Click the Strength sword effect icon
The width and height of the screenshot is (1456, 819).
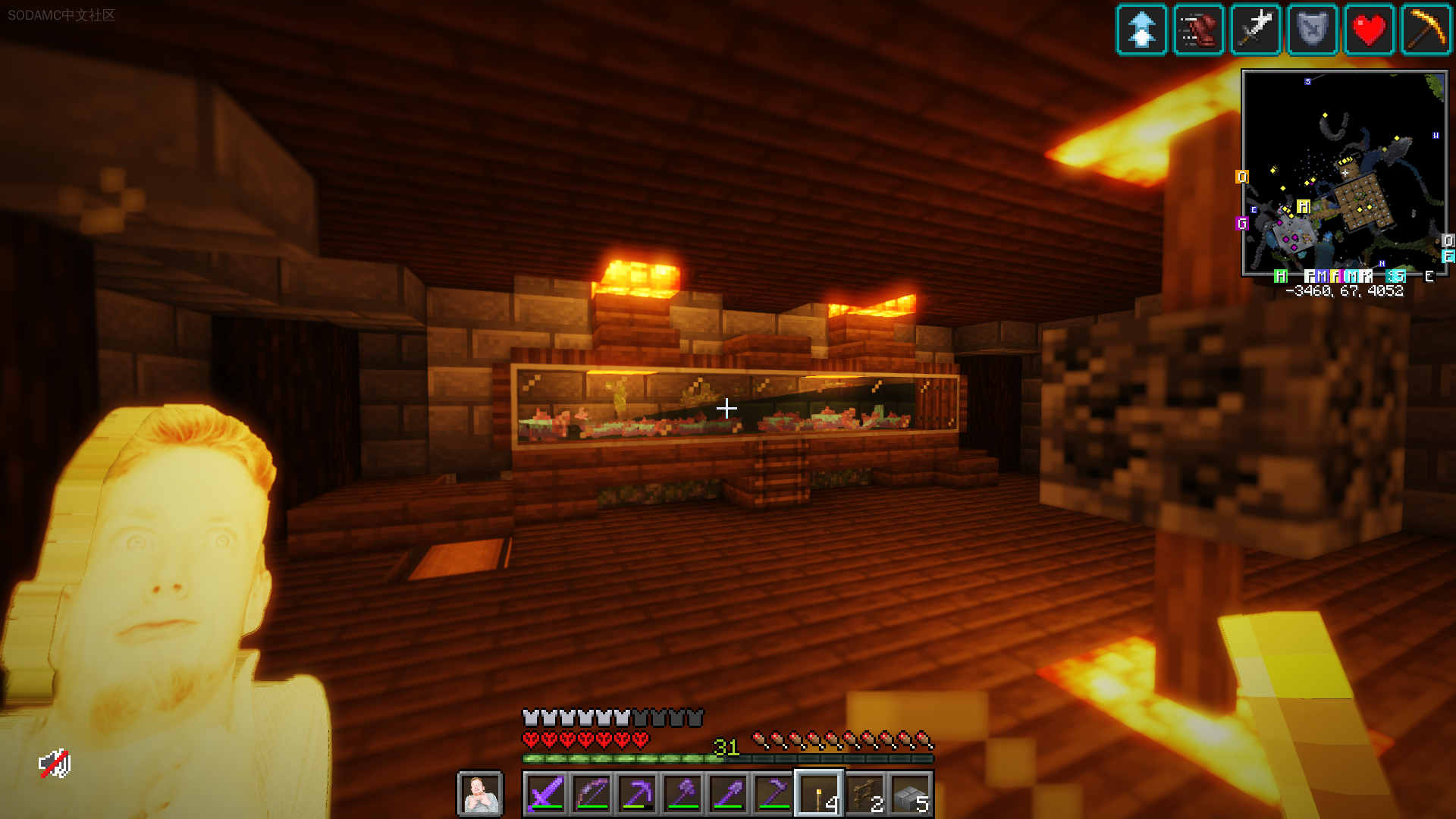click(x=1255, y=30)
